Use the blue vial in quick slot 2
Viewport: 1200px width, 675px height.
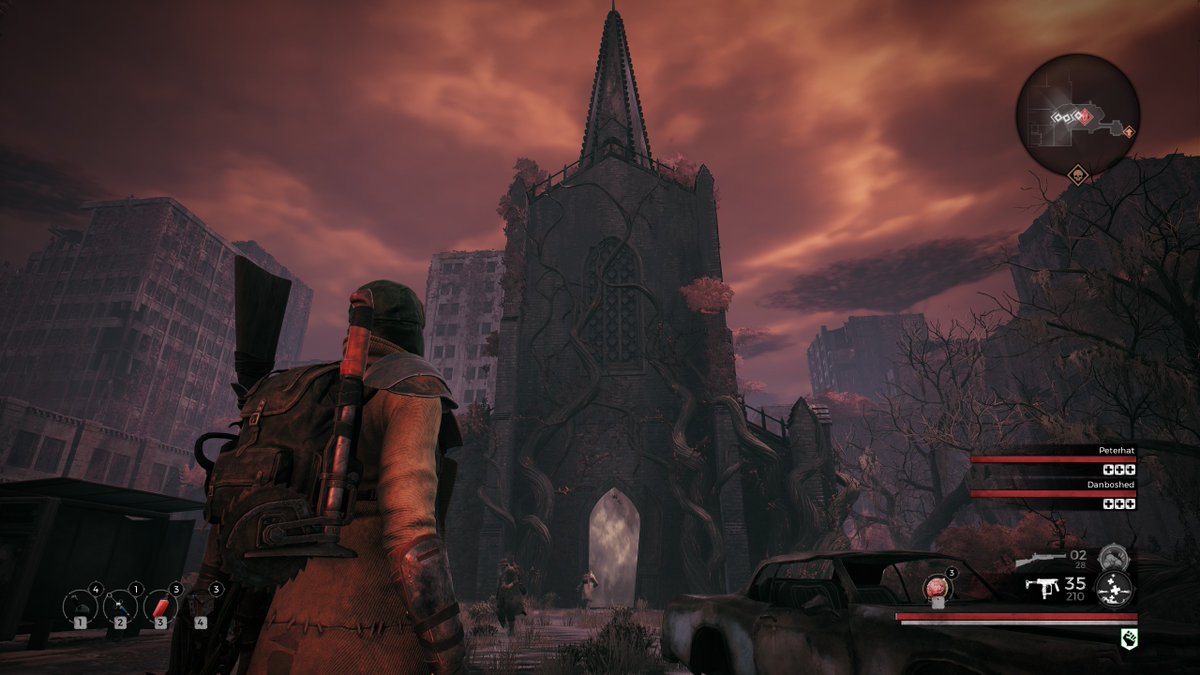pyautogui.click(x=120, y=604)
